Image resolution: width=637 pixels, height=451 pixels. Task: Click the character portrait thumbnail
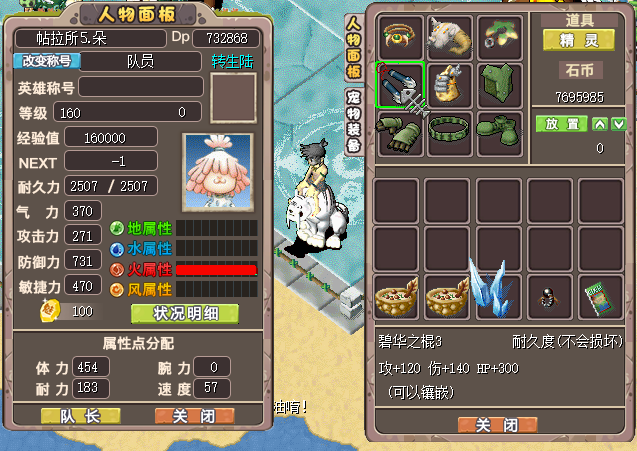click(x=219, y=172)
